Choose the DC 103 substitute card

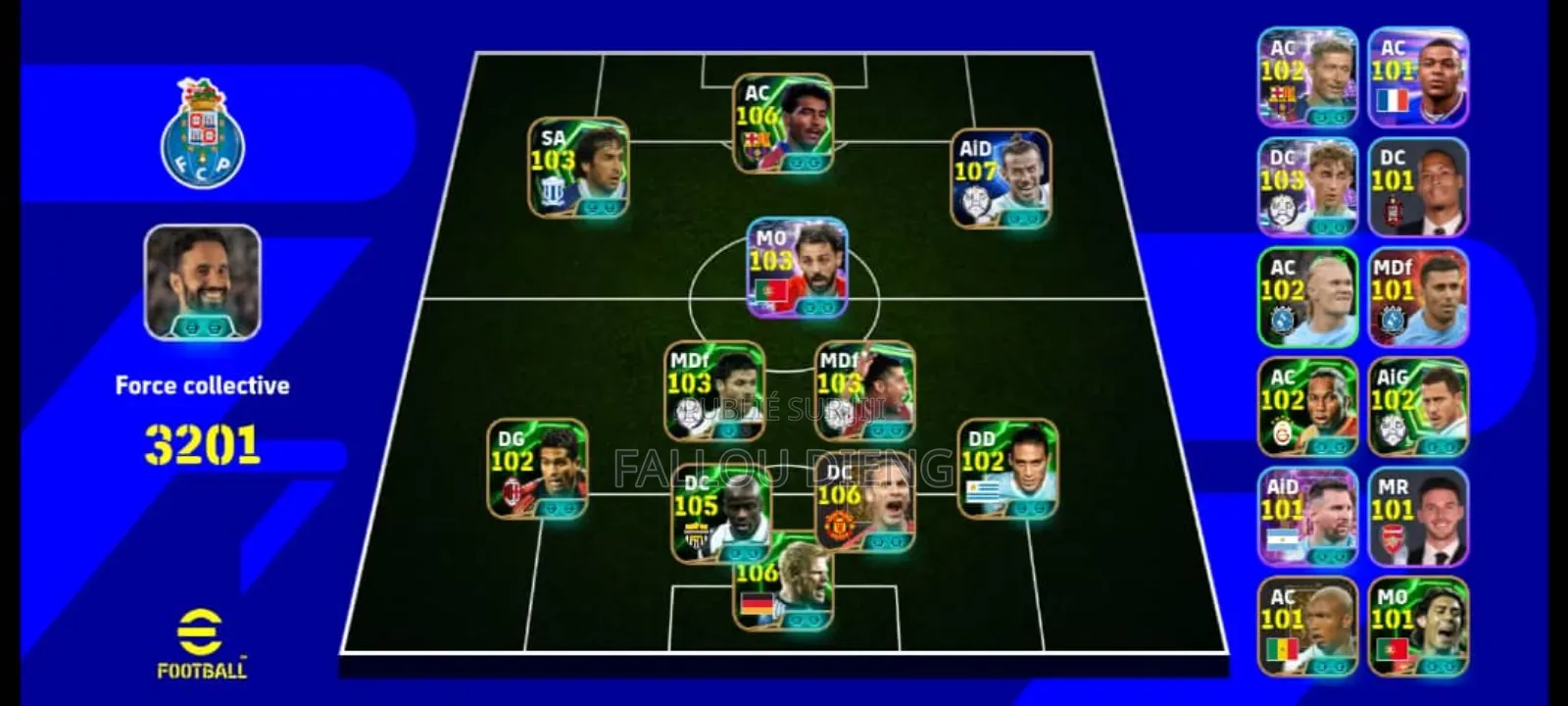pyautogui.click(x=1307, y=187)
